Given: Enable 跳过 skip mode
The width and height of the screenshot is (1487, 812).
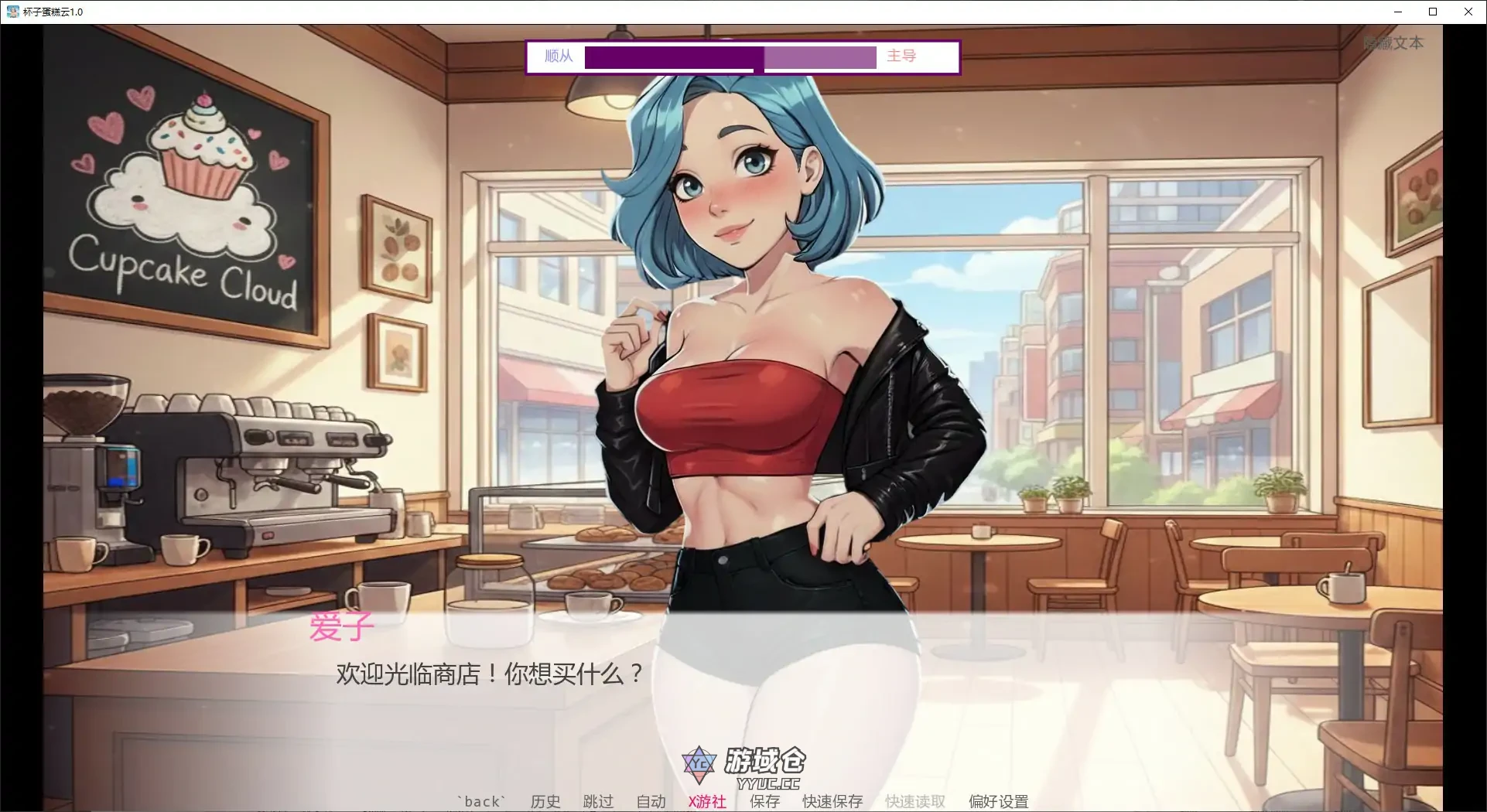Looking at the screenshot, I should (597, 801).
